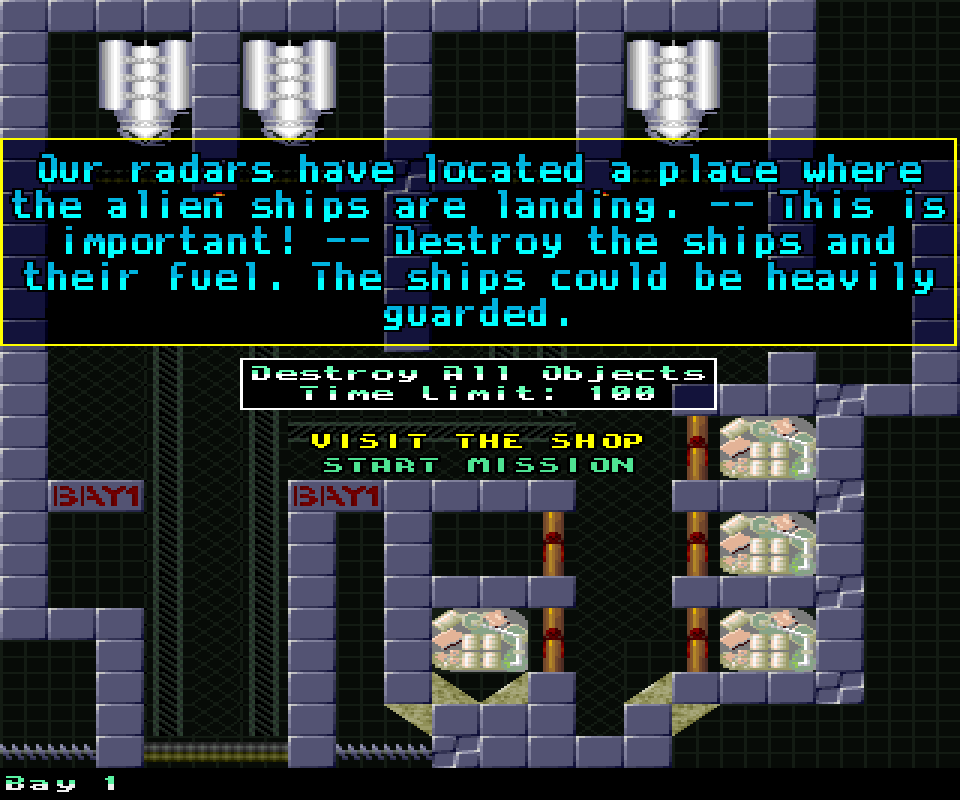This screenshot has height=800, width=960.
Task: Choose Visit The Shop option
Action: click(x=477, y=441)
